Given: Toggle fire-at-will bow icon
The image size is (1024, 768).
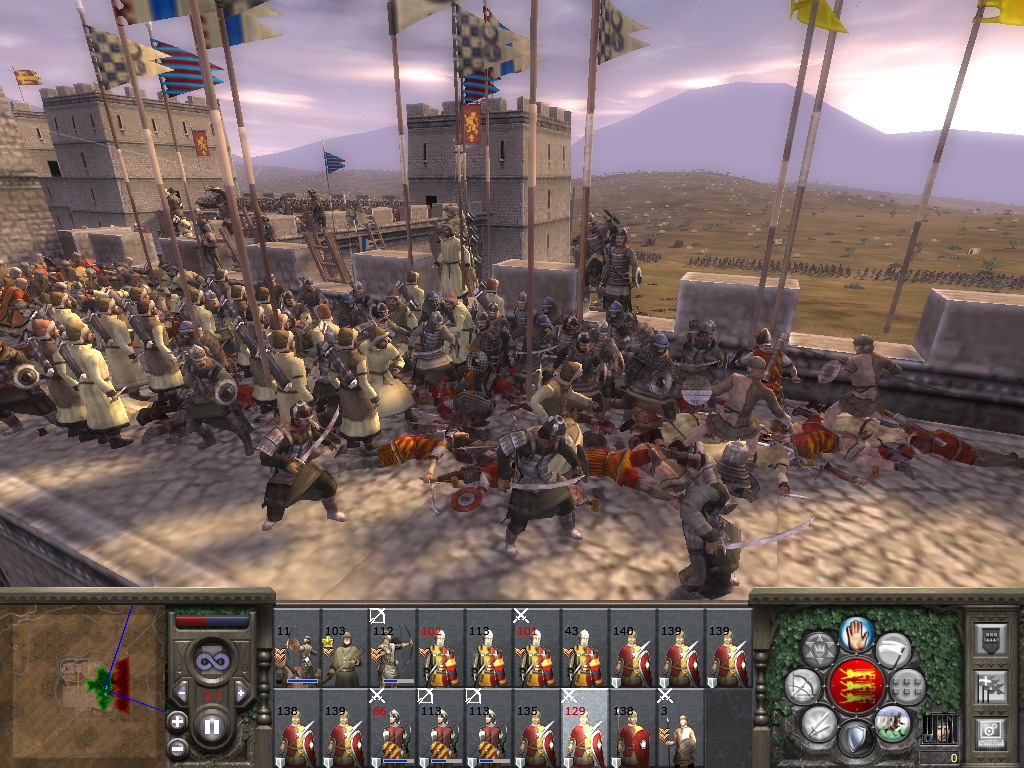Looking at the screenshot, I should [x=802, y=687].
